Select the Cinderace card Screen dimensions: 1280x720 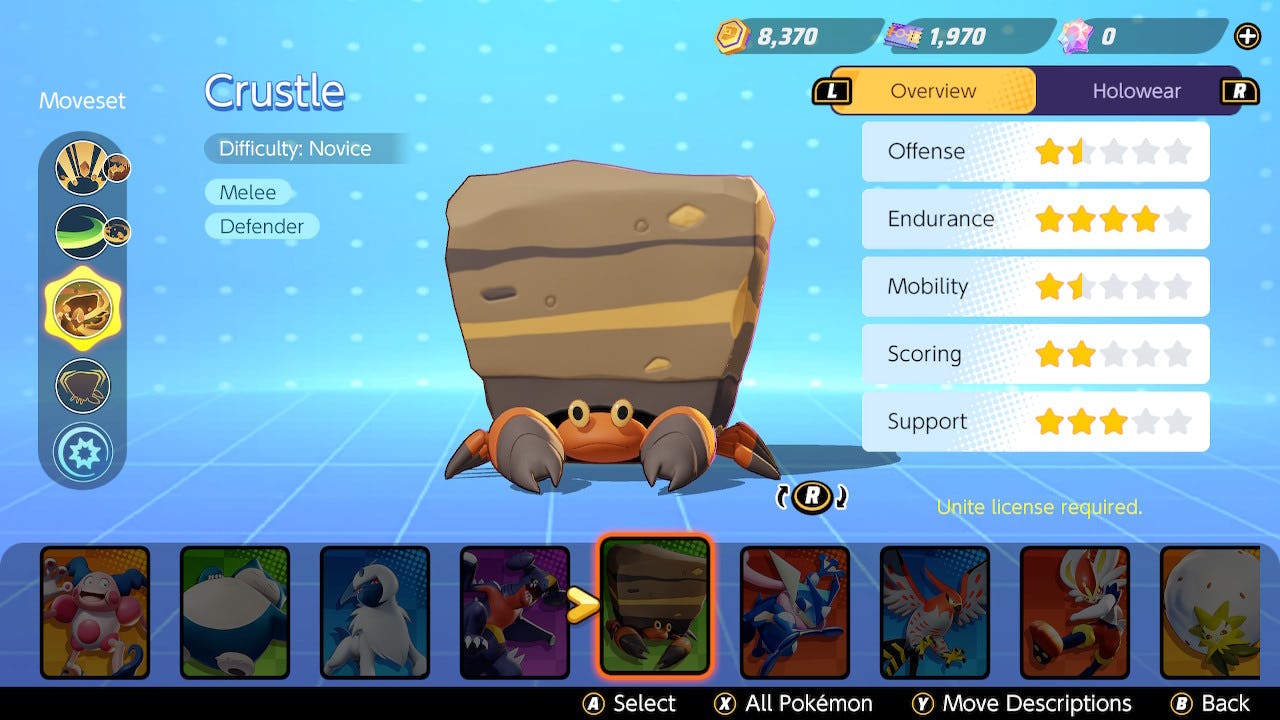coord(1075,611)
